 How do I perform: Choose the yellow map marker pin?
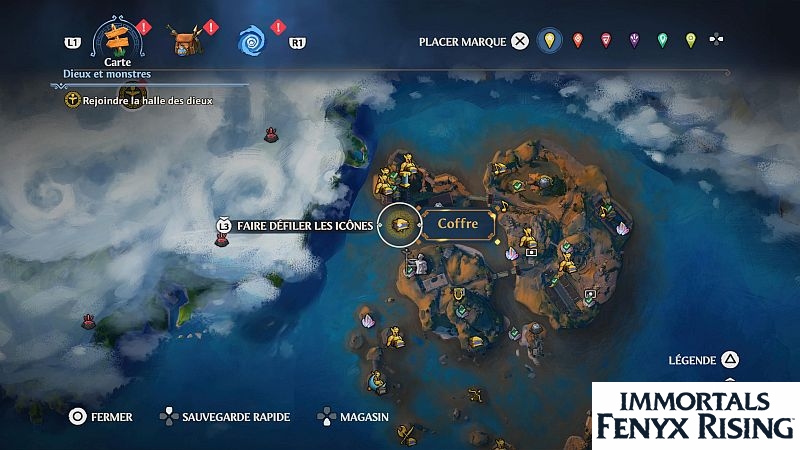[547, 41]
